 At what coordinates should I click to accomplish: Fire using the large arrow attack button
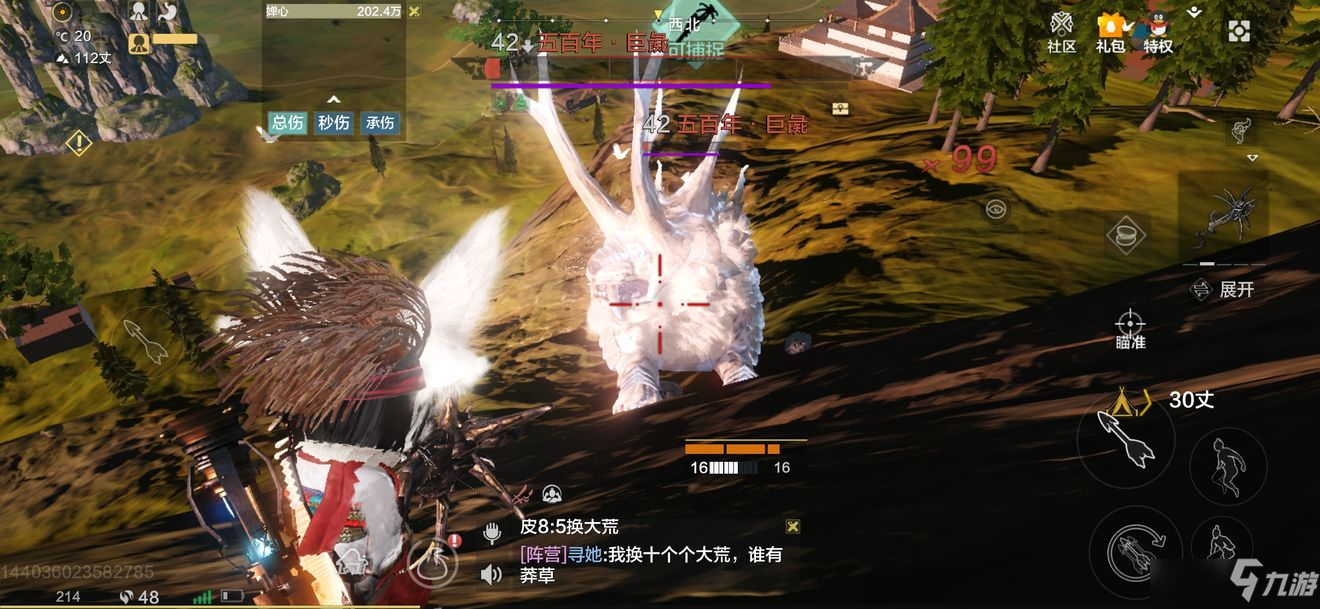1125,440
